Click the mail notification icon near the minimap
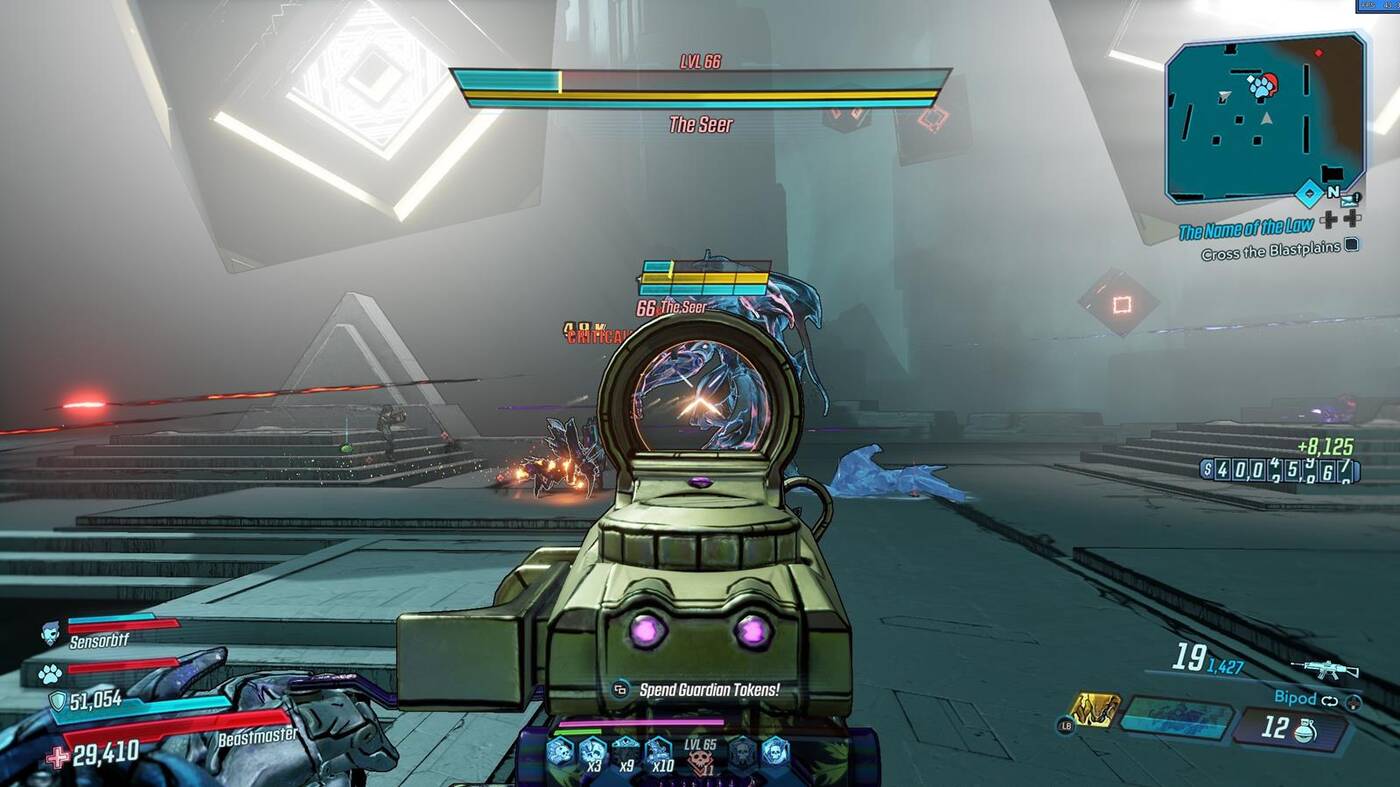Screen dimensions: 1400x787 pyautogui.click(x=1349, y=201)
